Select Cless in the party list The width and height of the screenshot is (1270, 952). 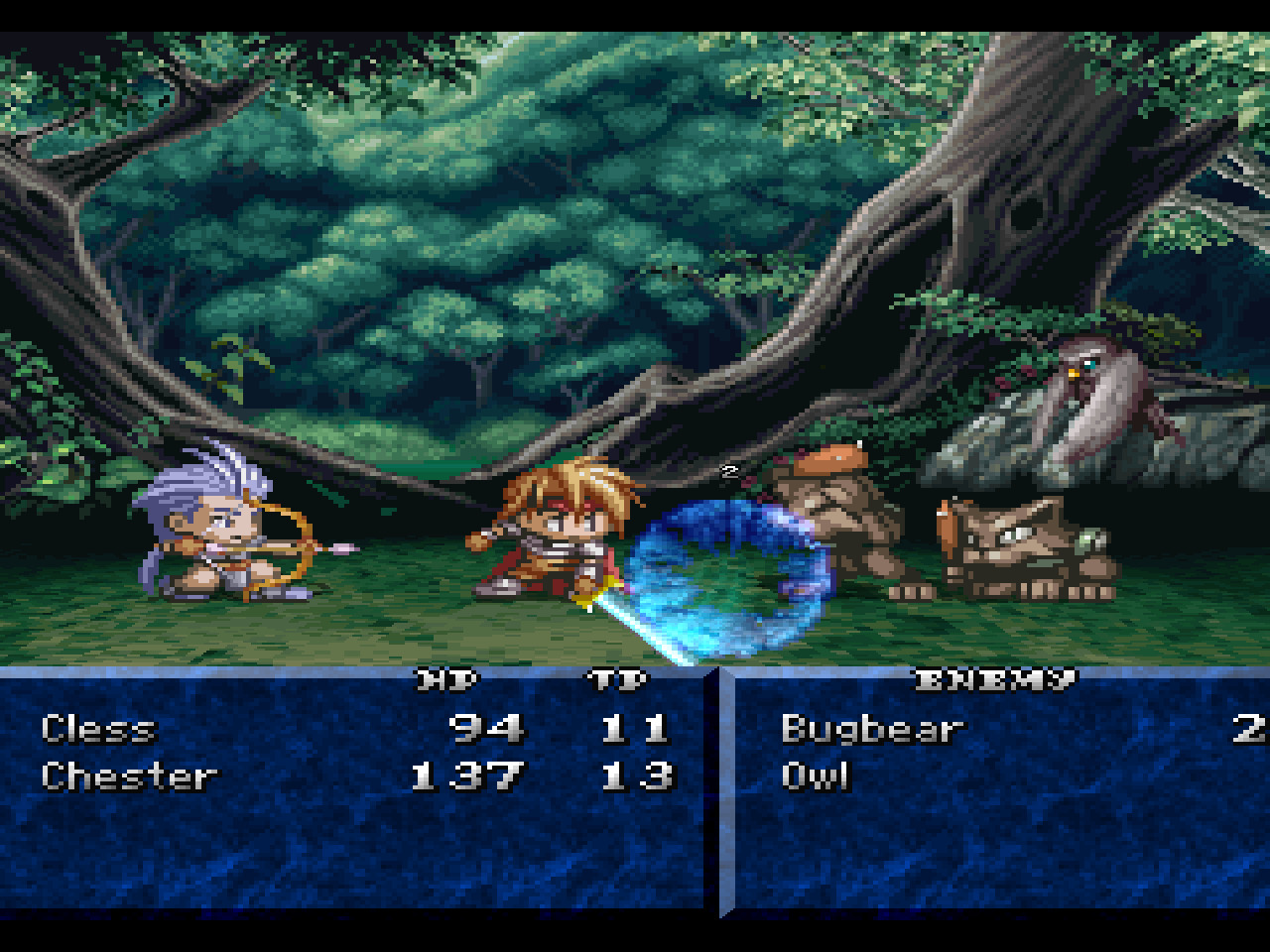[99, 730]
